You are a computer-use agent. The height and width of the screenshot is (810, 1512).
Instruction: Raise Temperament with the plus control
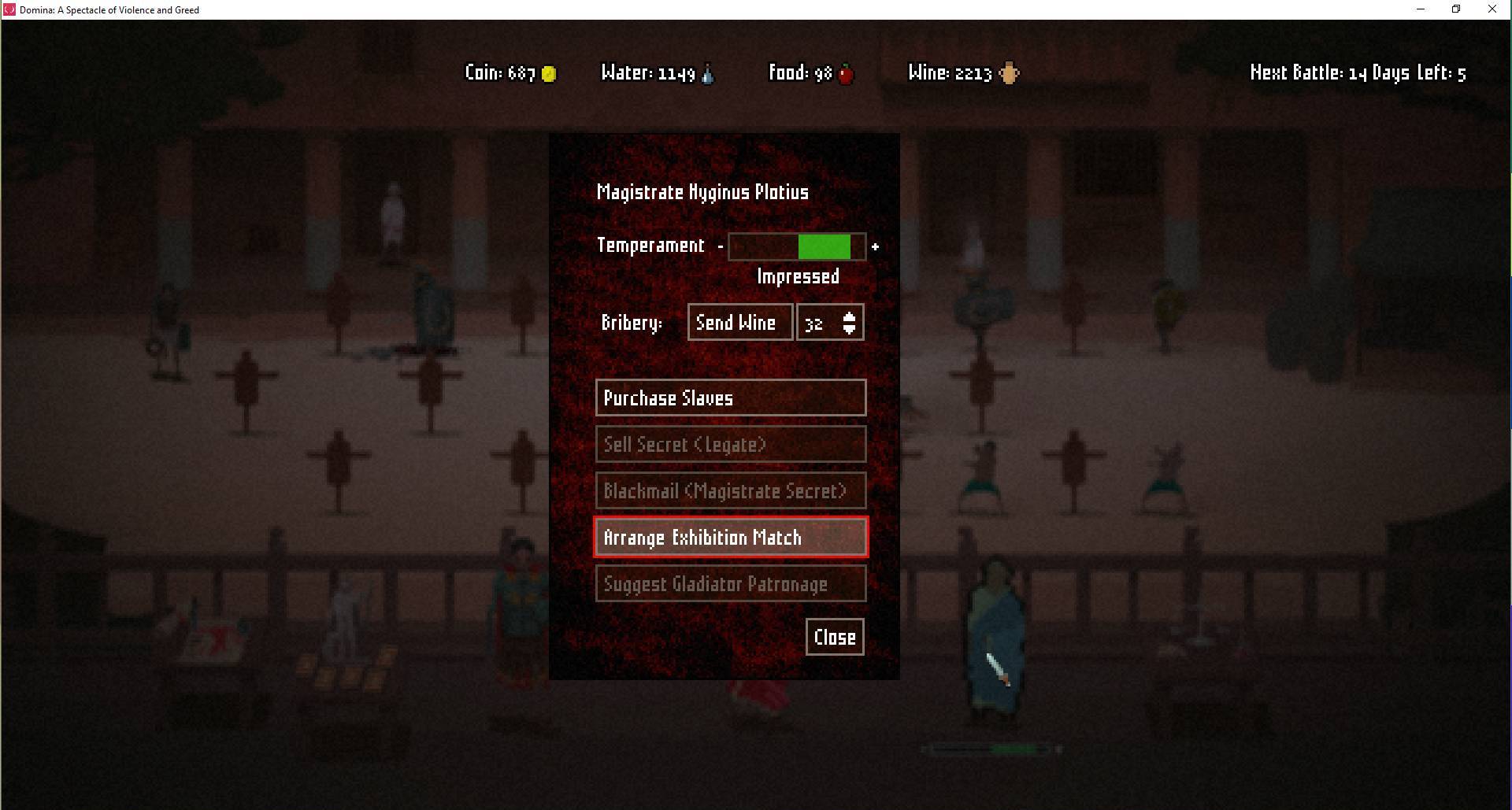(x=875, y=246)
